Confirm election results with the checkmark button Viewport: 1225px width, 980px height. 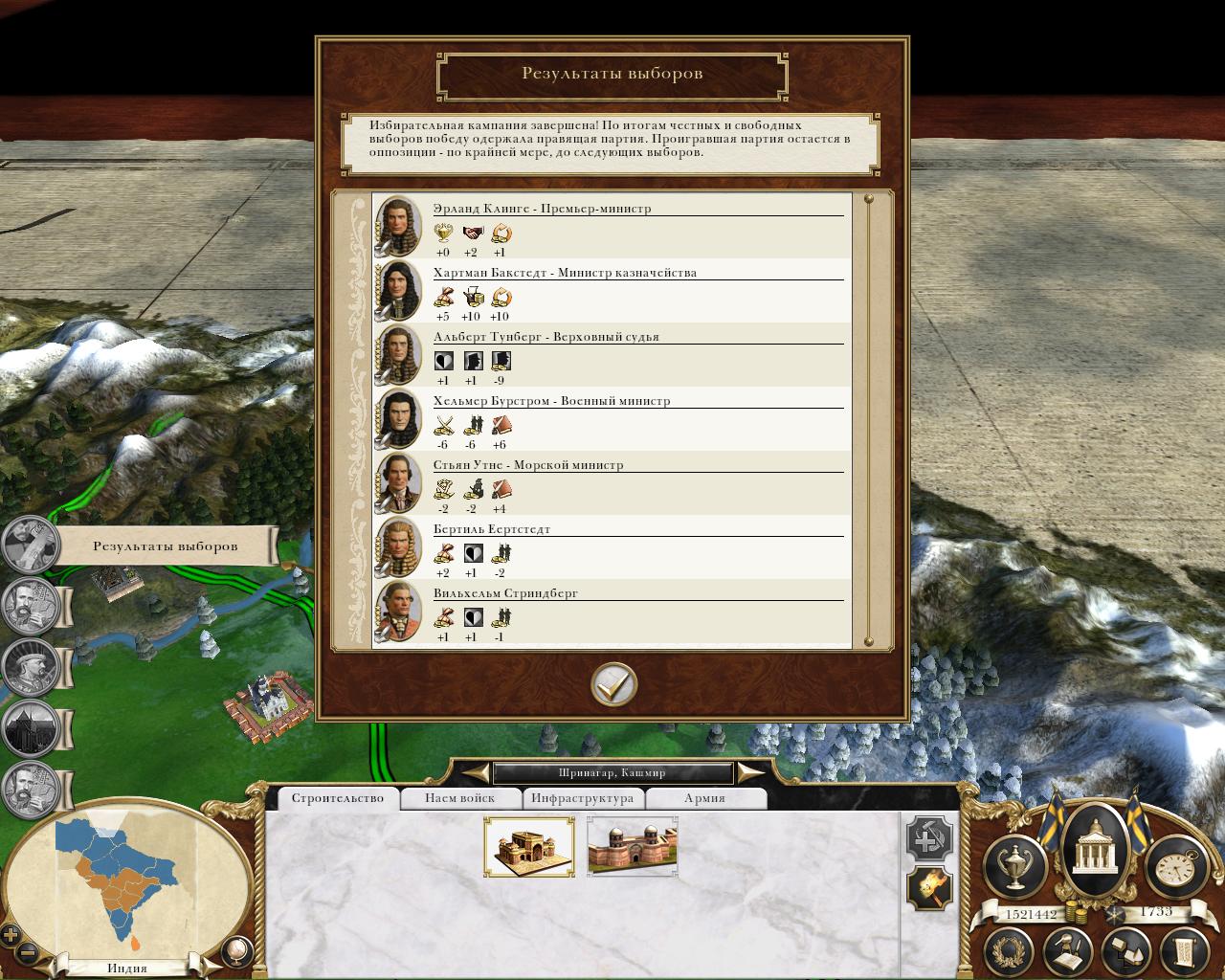[613, 684]
